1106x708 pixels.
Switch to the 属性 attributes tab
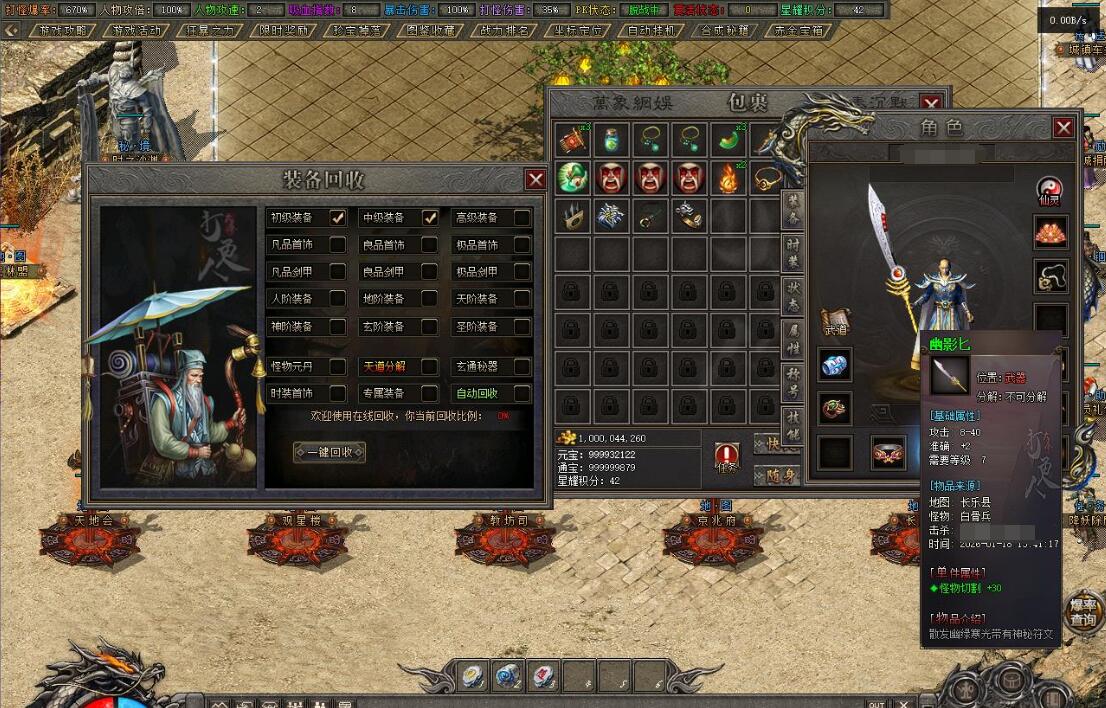point(792,335)
